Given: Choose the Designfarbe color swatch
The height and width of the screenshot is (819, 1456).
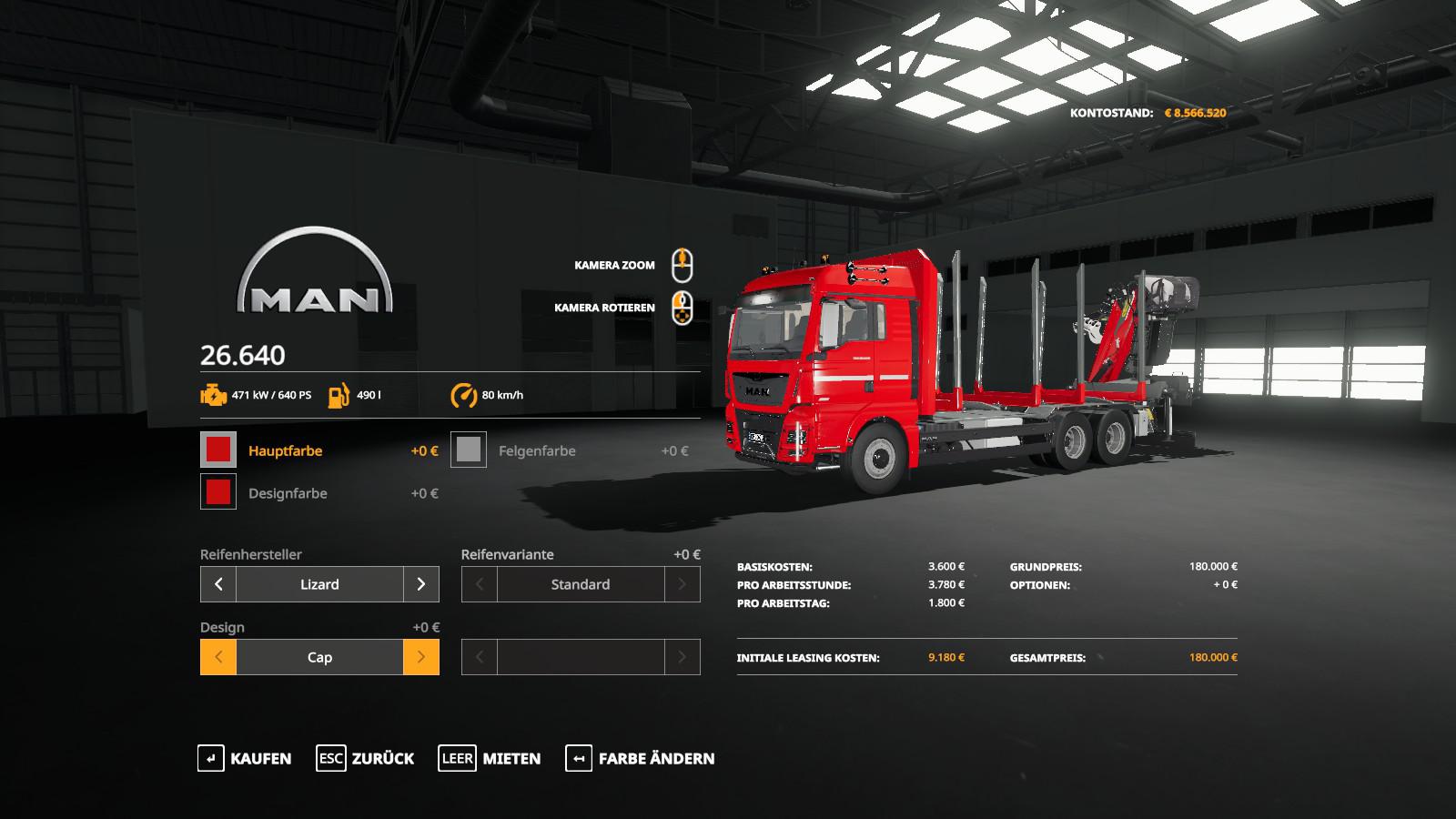Looking at the screenshot, I should [x=218, y=492].
